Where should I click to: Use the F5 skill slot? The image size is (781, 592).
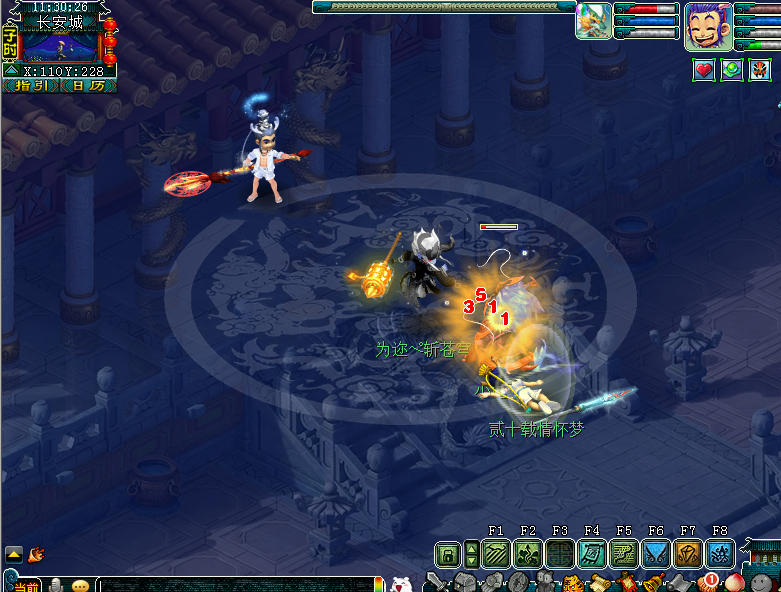point(624,554)
